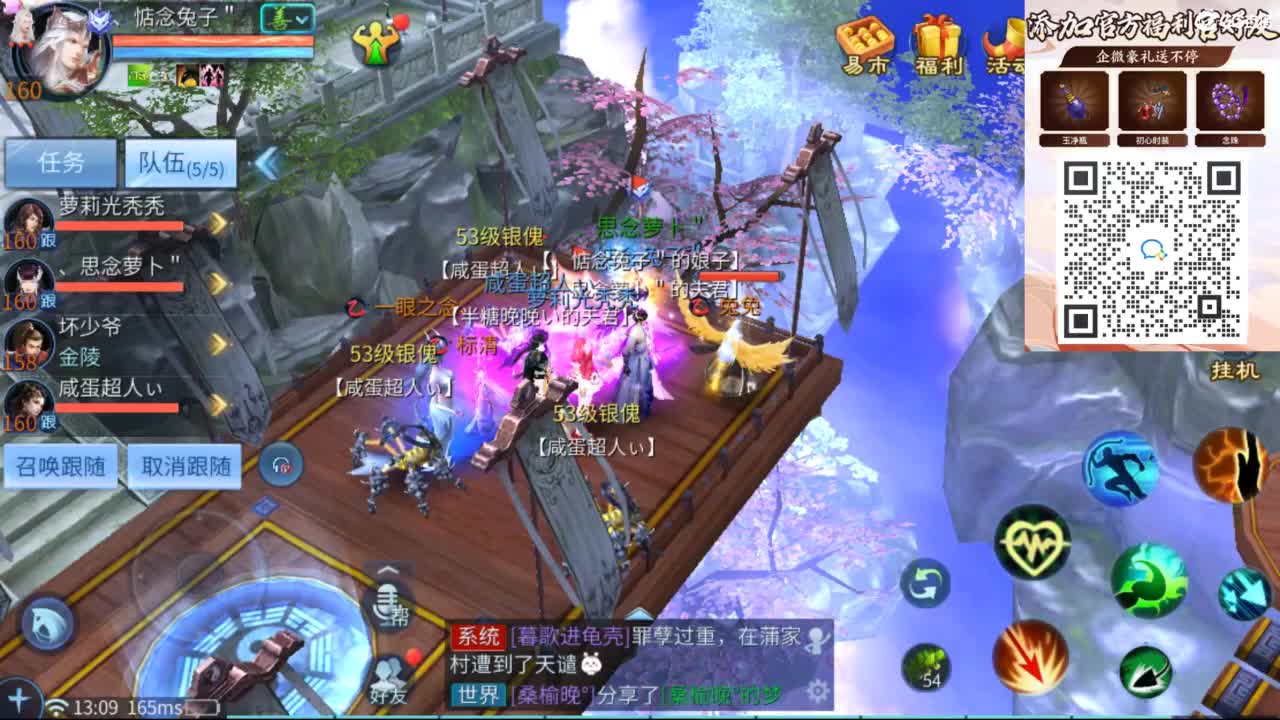Switch to the 任务 quest tab
The height and width of the screenshot is (720, 1280).
(x=60, y=161)
